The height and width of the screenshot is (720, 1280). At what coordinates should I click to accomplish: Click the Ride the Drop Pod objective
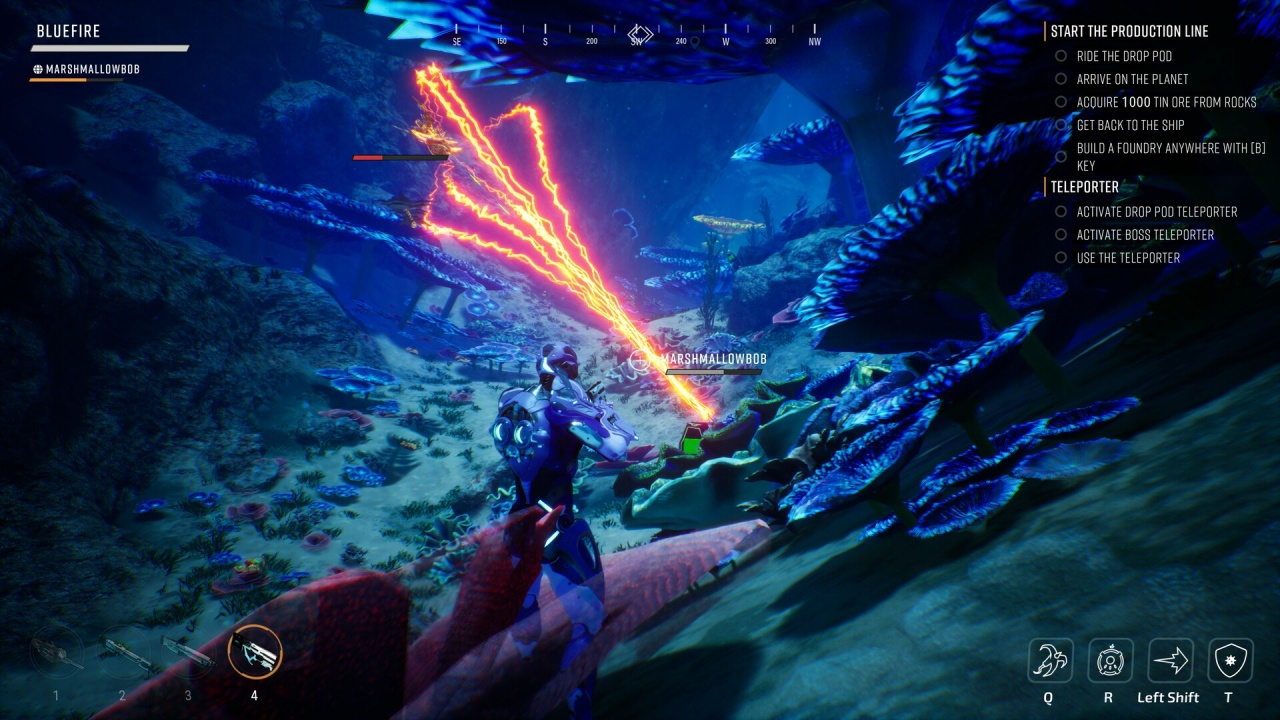coord(1124,56)
